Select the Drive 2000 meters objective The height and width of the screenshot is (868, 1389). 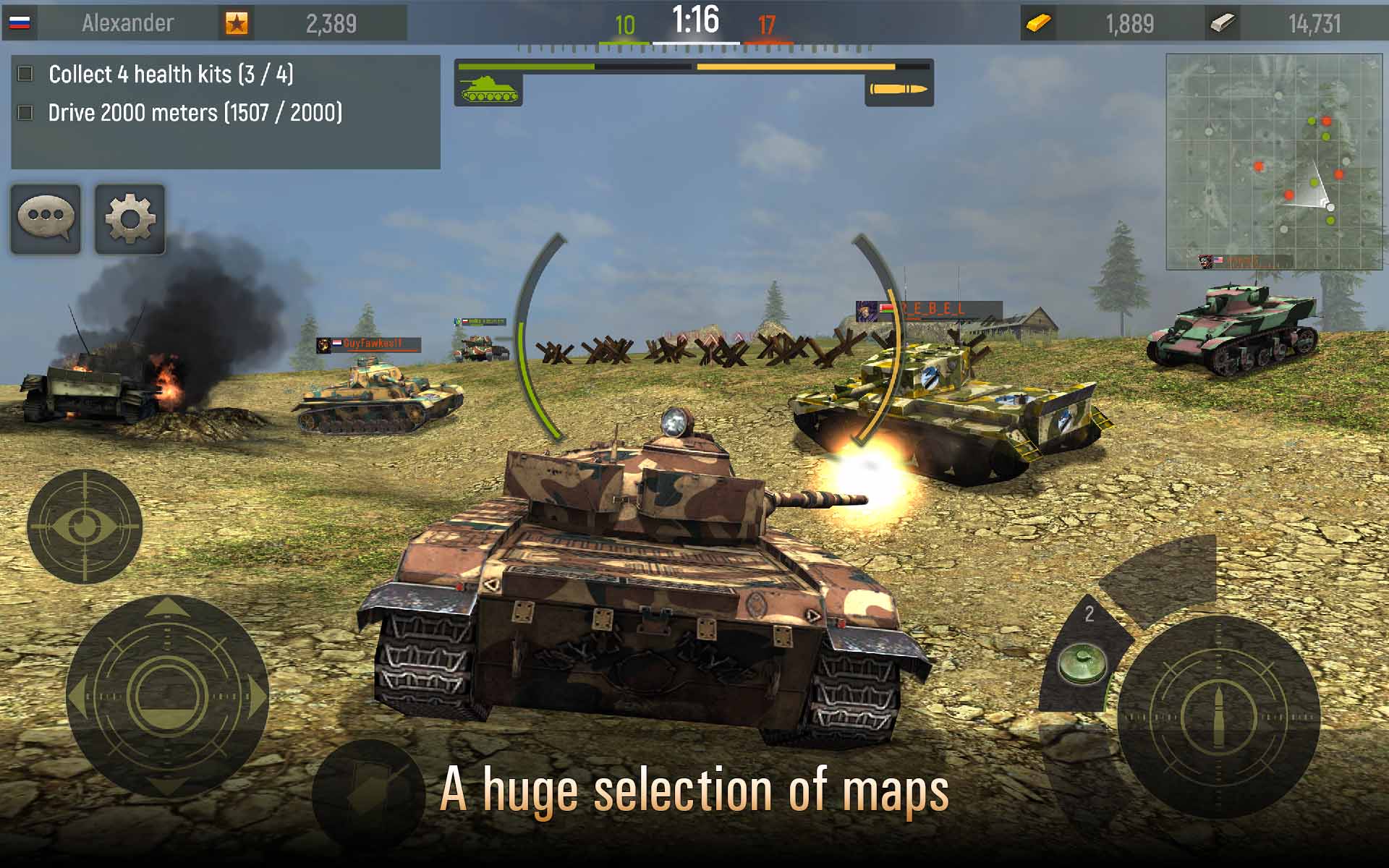point(195,113)
